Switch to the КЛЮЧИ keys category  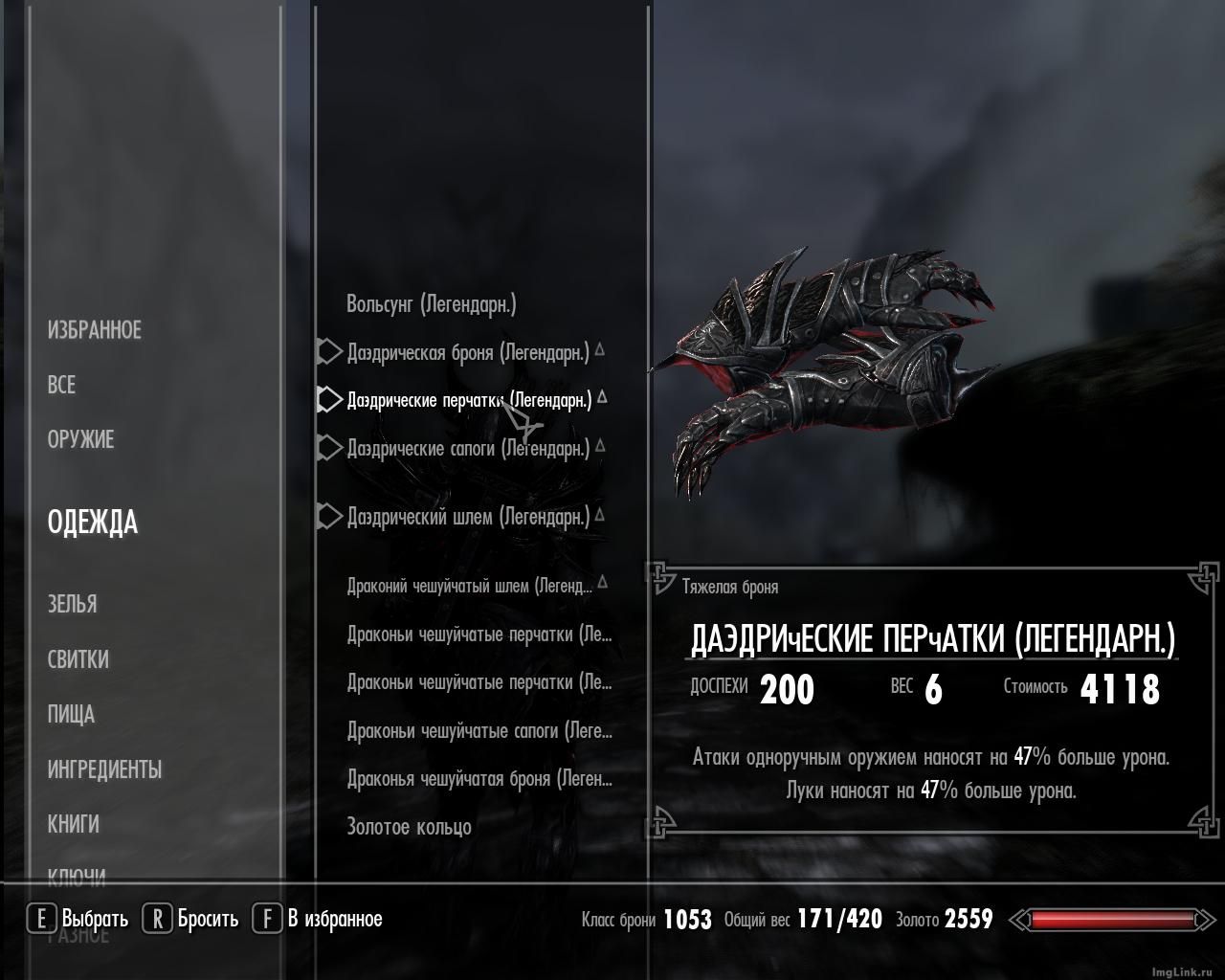[77, 875]
